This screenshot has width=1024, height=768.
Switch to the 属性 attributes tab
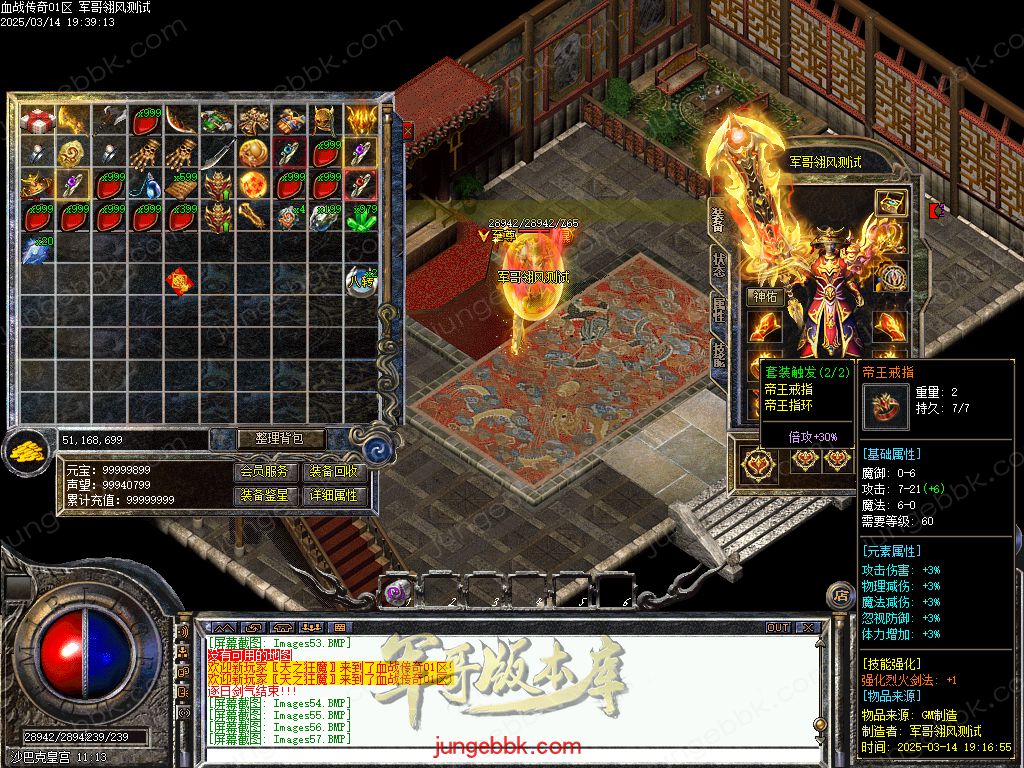718,313
